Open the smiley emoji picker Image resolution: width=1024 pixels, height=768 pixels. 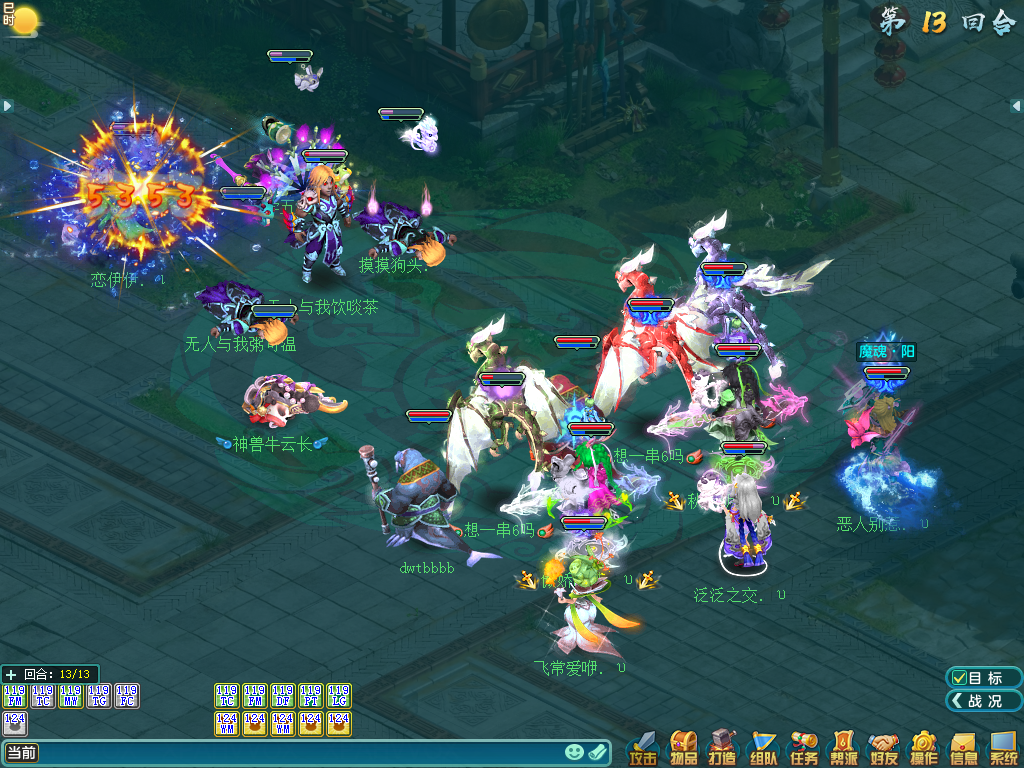point(574,752)
